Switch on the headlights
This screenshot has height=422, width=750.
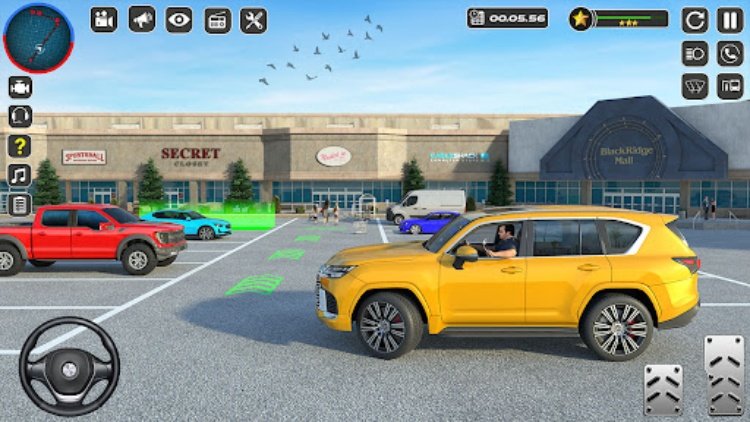tap(695, 53)
